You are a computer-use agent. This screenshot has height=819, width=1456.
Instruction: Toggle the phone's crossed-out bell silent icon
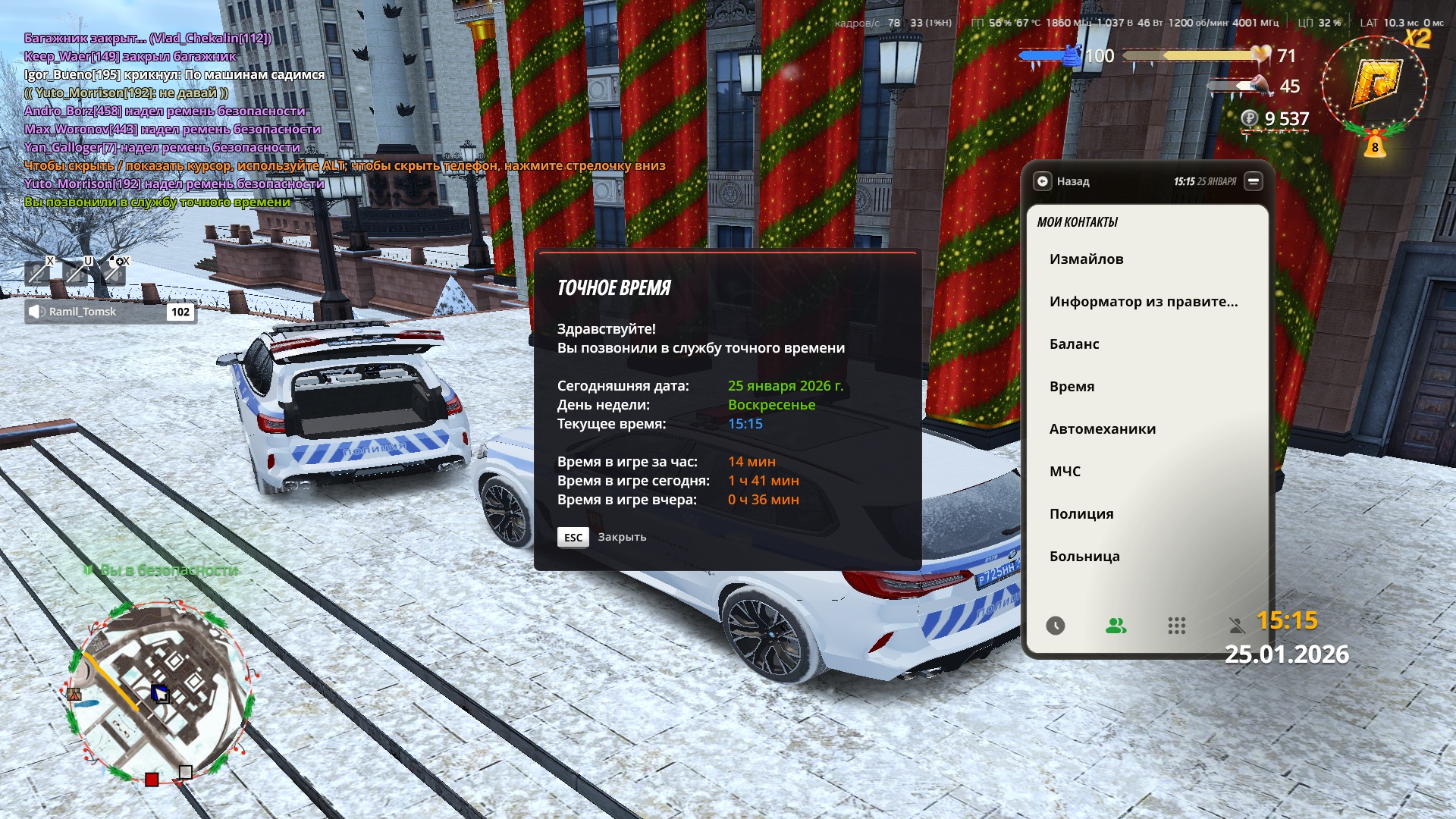[x=1237, y=626]
